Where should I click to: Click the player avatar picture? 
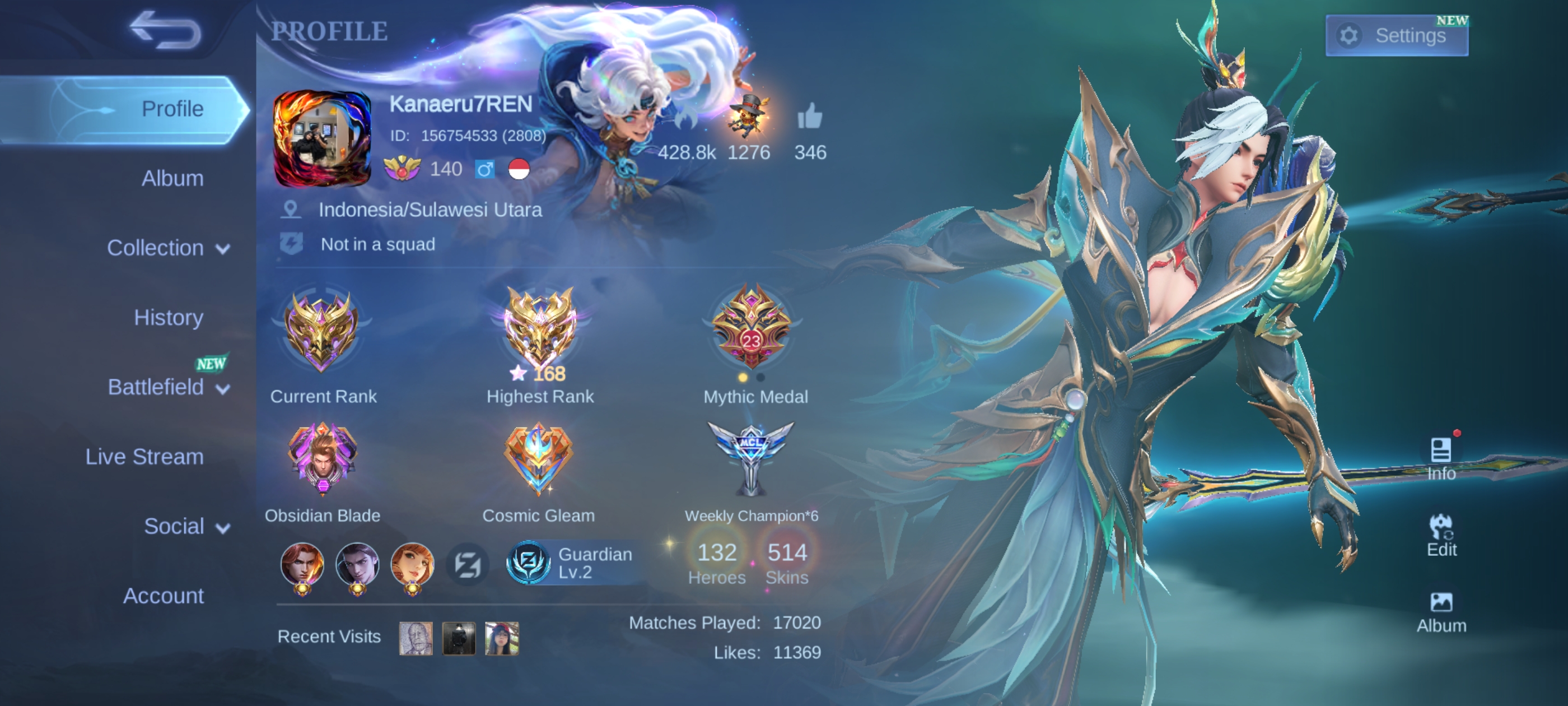coord(322,139)
